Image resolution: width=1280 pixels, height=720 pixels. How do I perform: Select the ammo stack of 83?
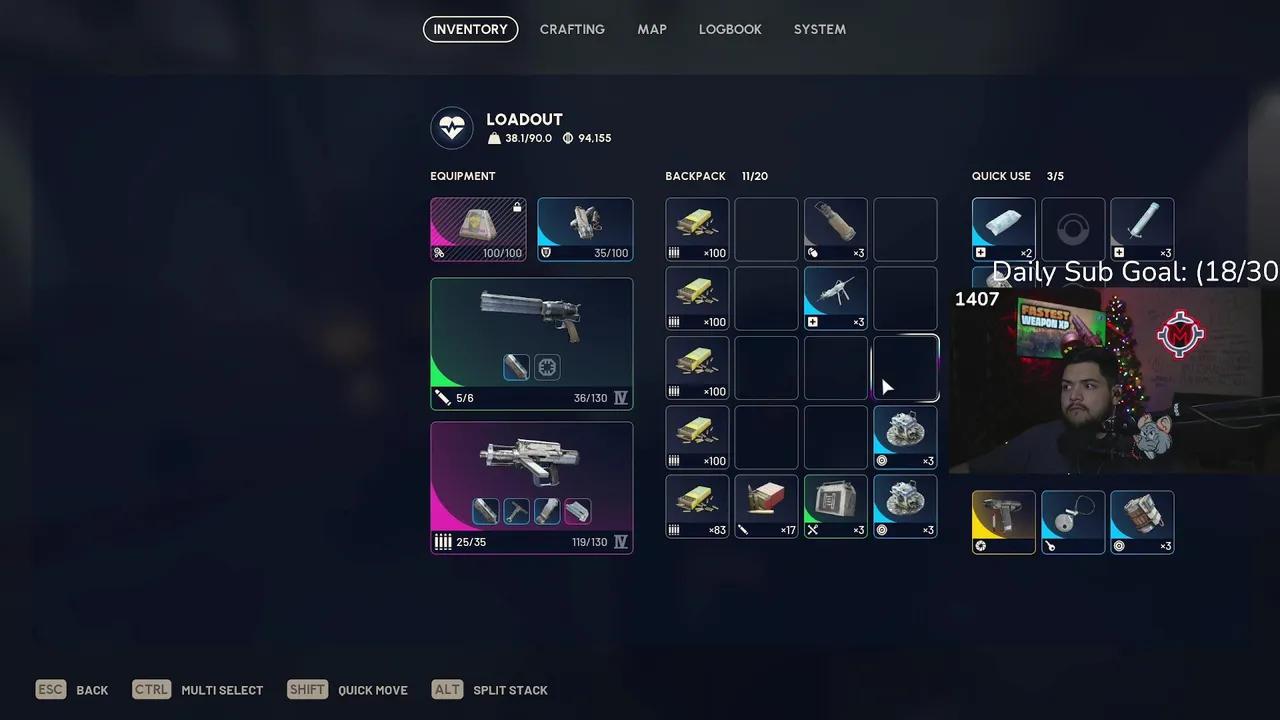(x=697, y=506)
